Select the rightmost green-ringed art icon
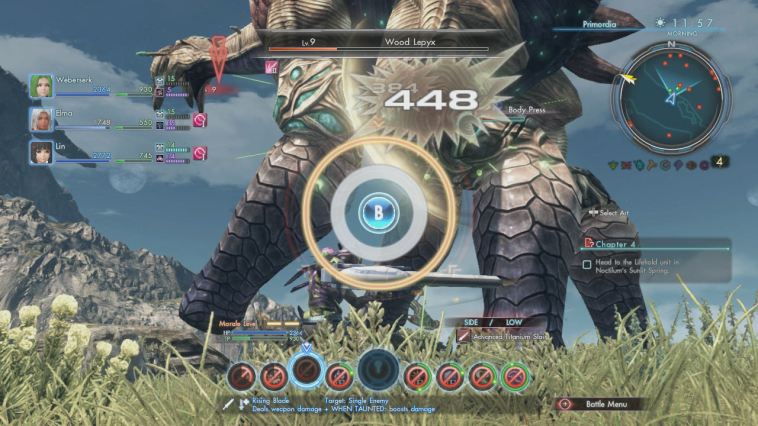 [x=516, y=377]
